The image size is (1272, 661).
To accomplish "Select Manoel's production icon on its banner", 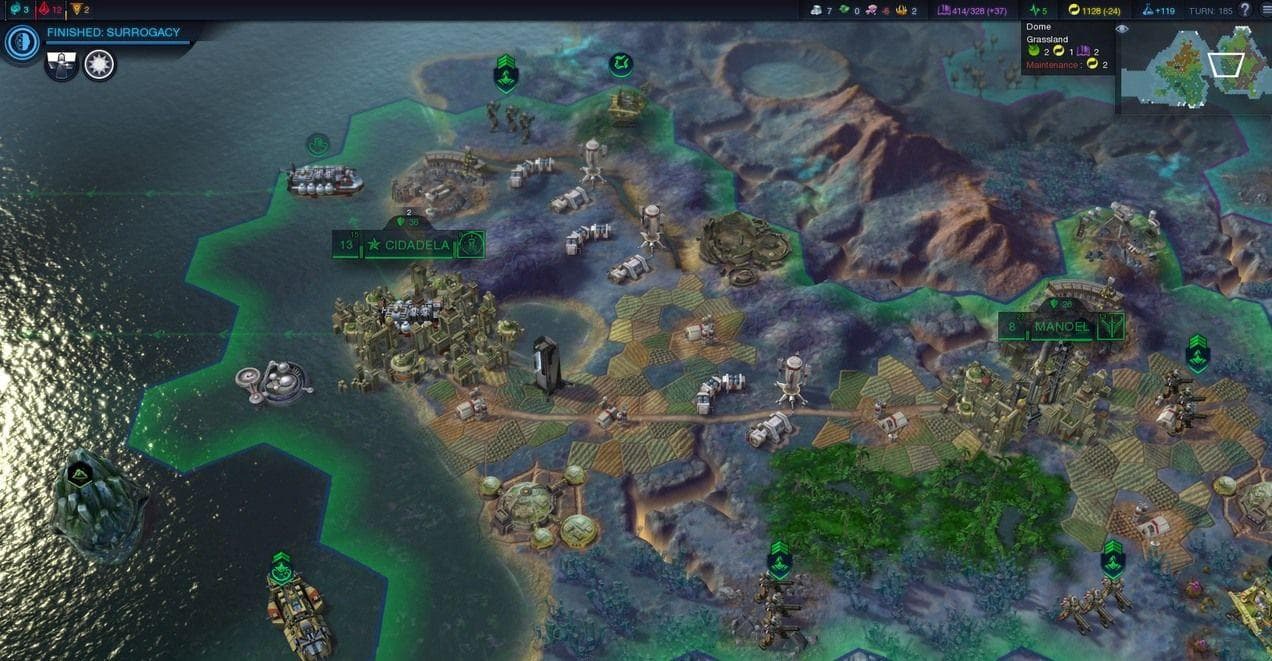I will click(x=1110, y=327).
